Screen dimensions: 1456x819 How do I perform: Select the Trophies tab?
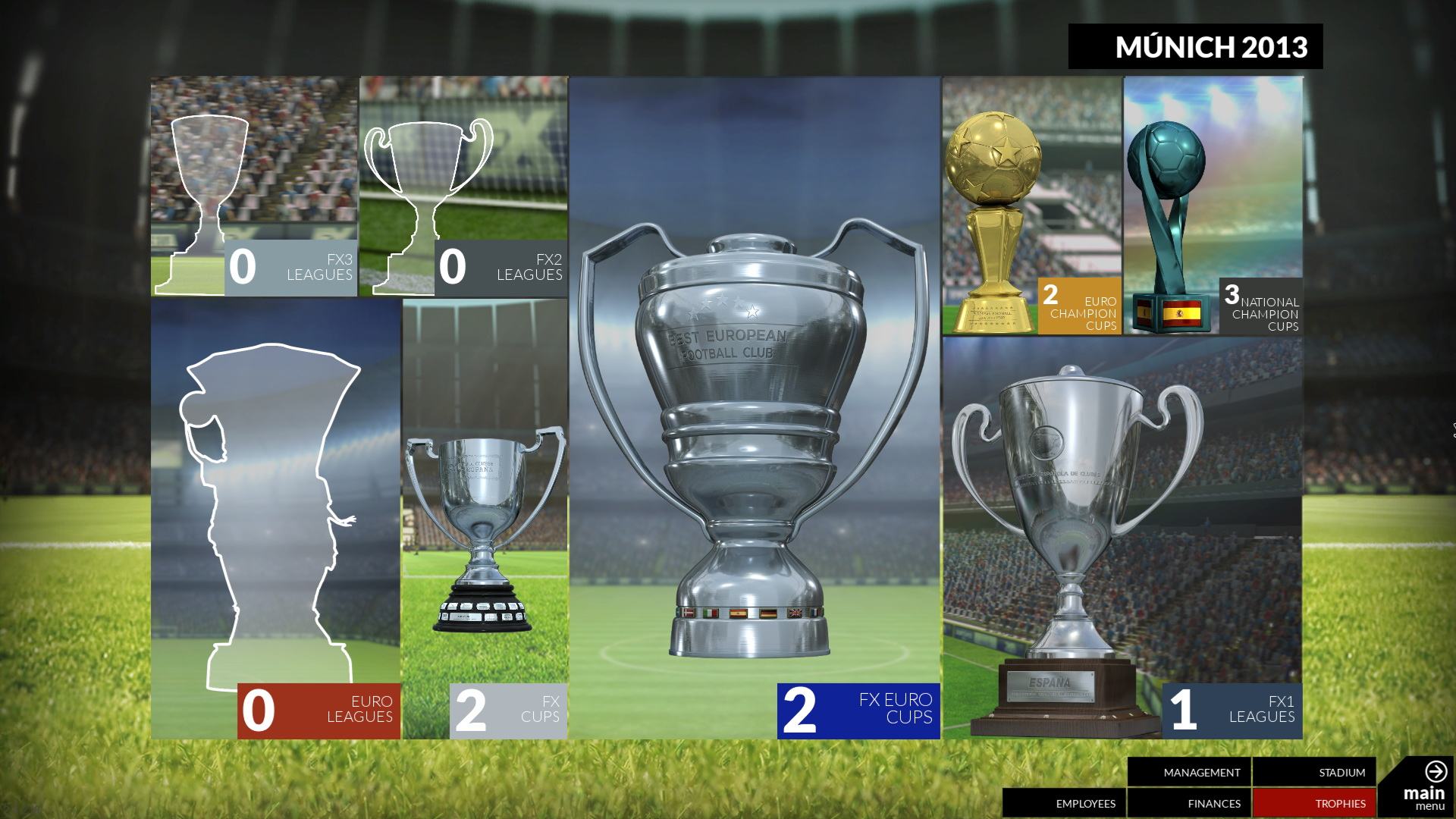click(1313, 803)
